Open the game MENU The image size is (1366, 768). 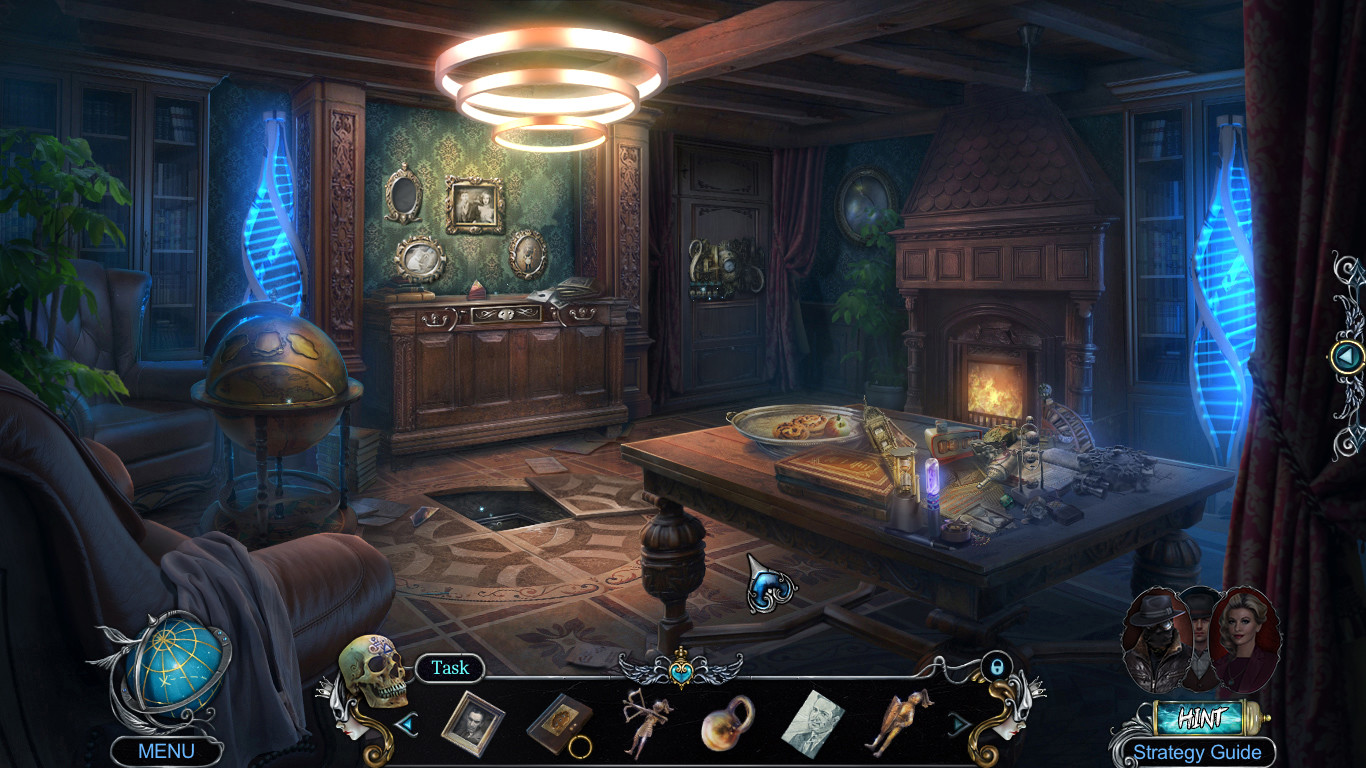click(166, 748)
